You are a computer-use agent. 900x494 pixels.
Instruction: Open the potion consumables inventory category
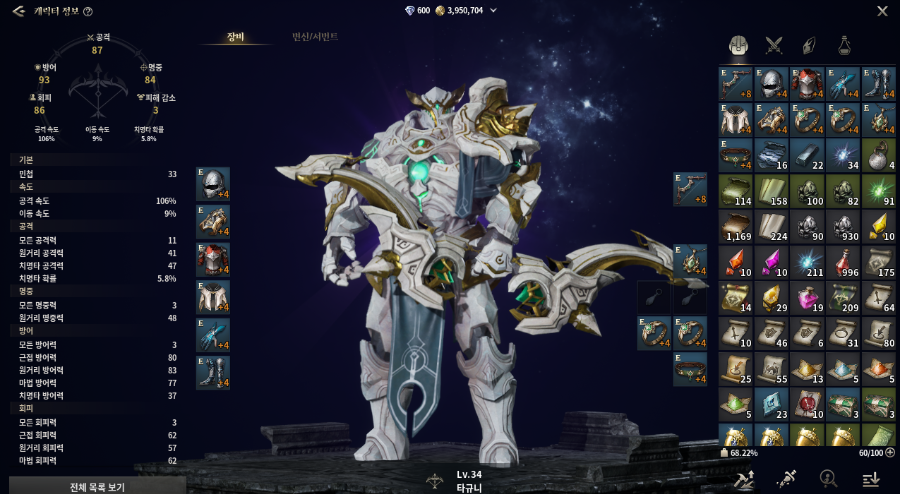click(x=845, y=44)
